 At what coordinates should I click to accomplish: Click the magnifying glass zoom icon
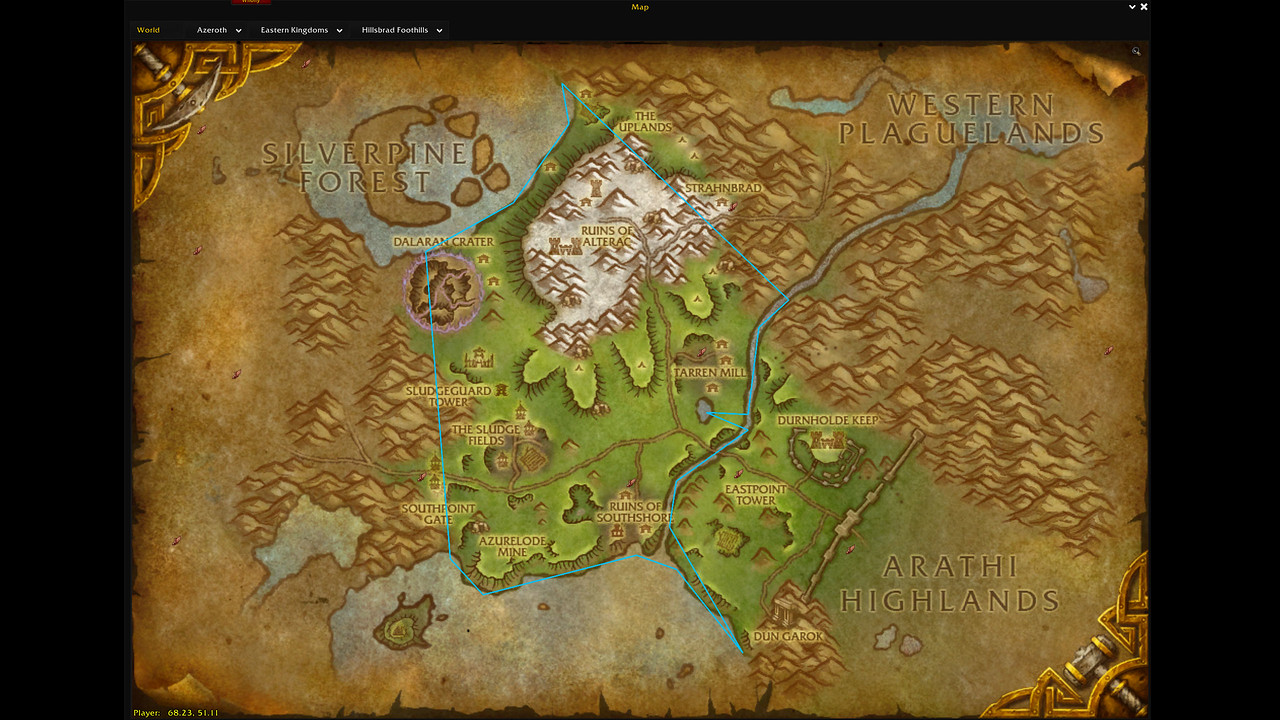(1135, 51)
